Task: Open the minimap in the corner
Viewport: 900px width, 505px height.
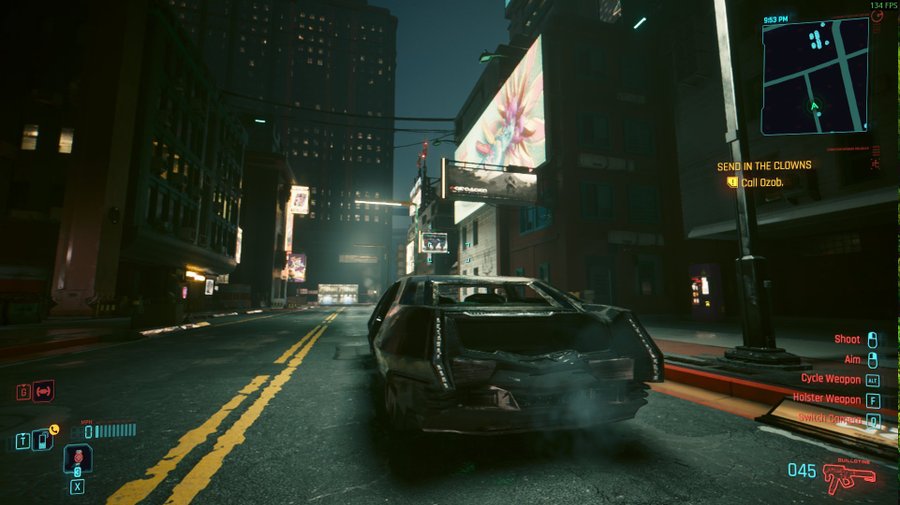Action: tap(814, 76)
